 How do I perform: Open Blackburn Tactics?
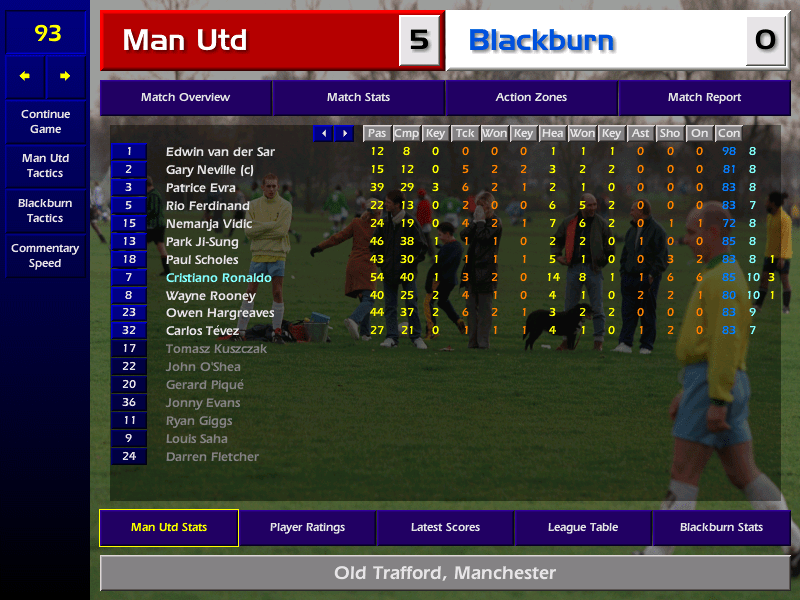[x=45, y=210]
